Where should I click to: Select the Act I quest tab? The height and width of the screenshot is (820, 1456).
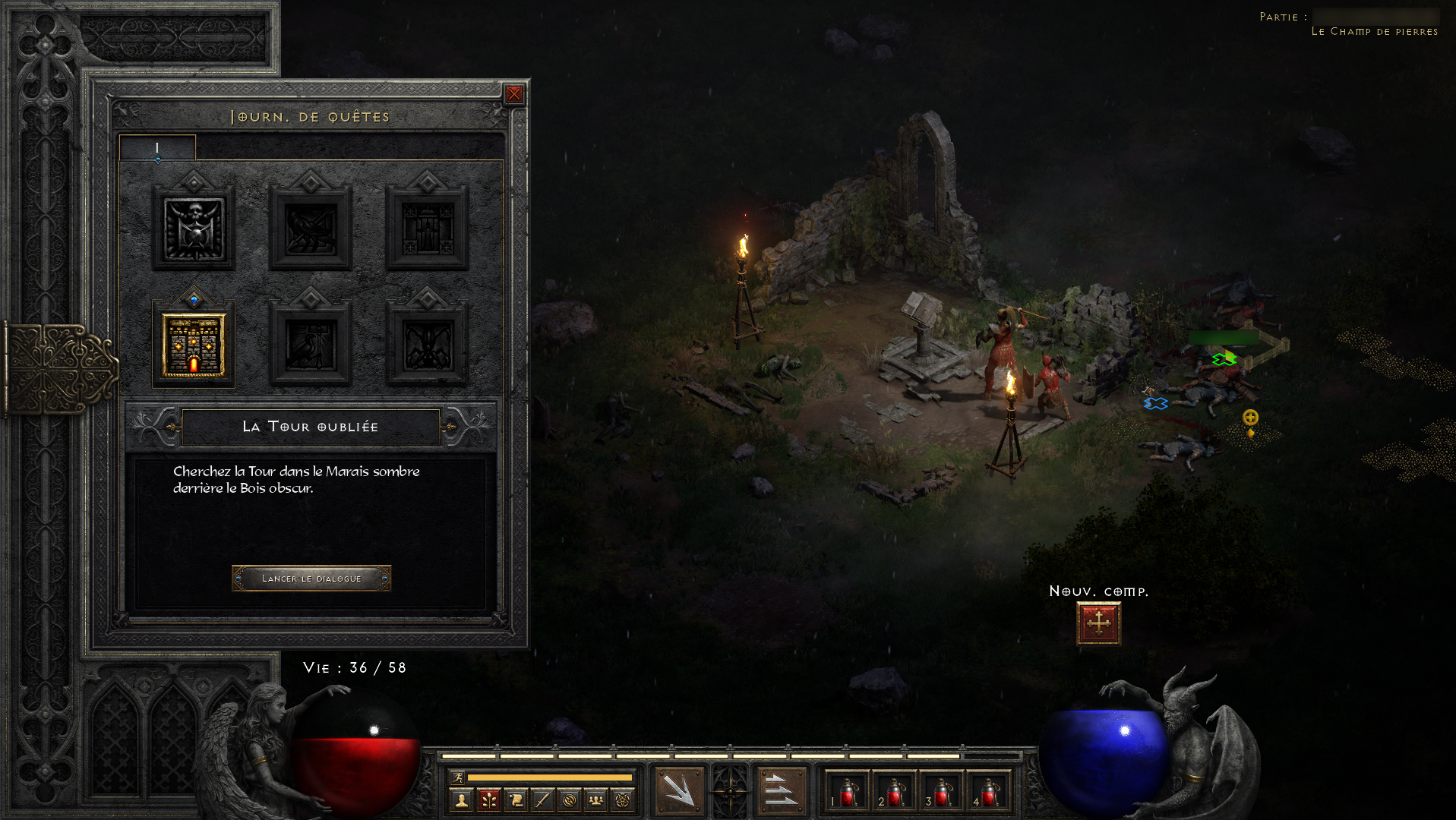(x=157, y=147)
